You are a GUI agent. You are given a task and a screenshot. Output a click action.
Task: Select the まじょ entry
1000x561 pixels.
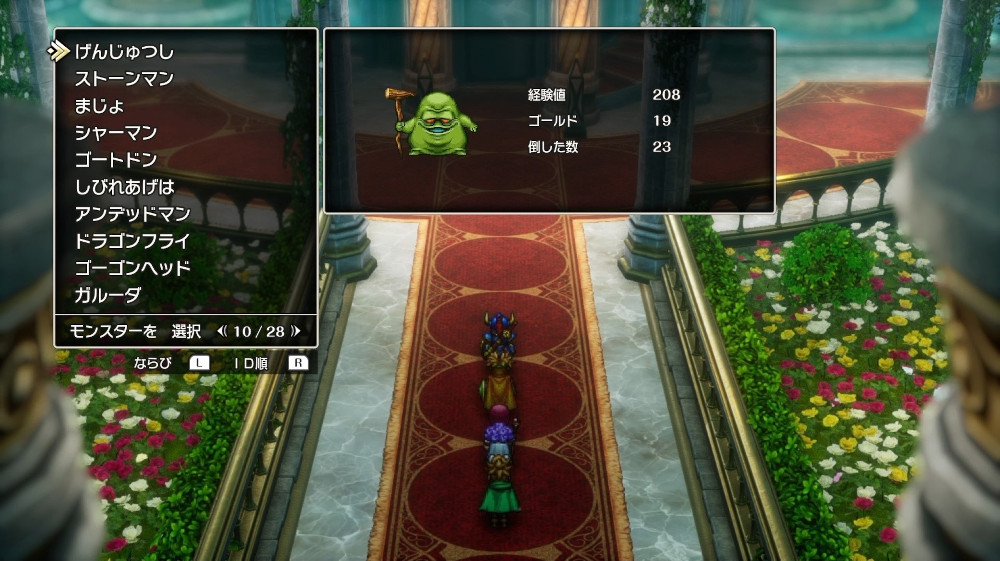99,105
